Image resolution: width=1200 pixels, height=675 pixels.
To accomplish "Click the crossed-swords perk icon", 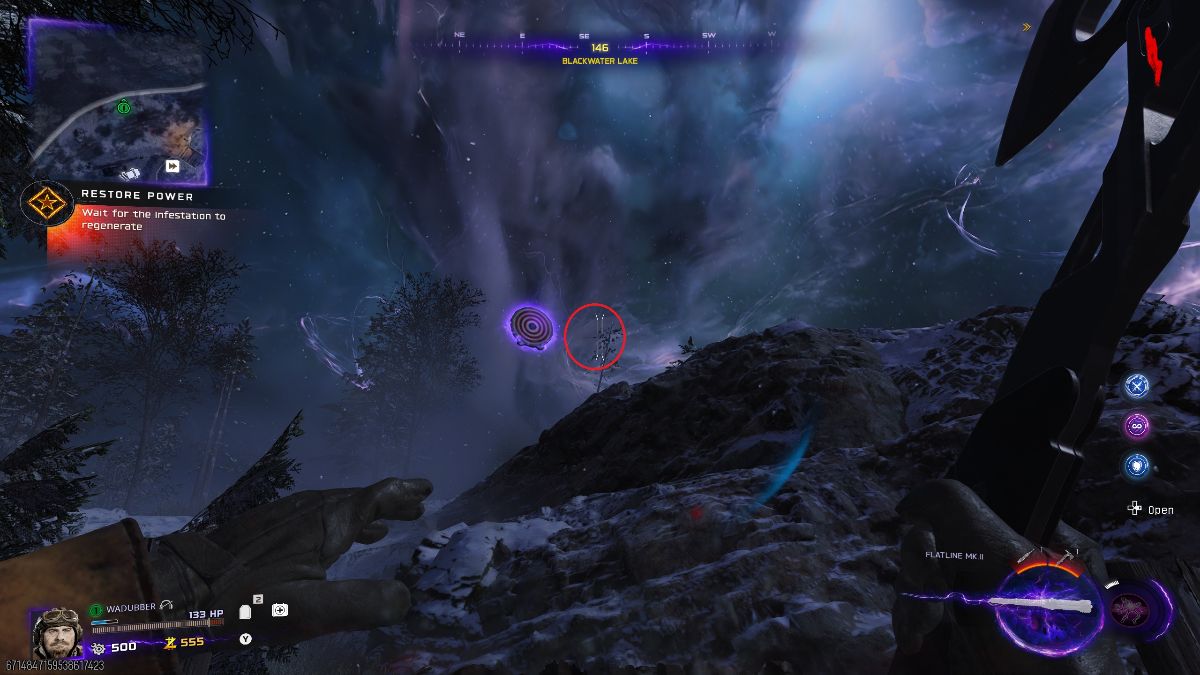I will pos(1135,385).
